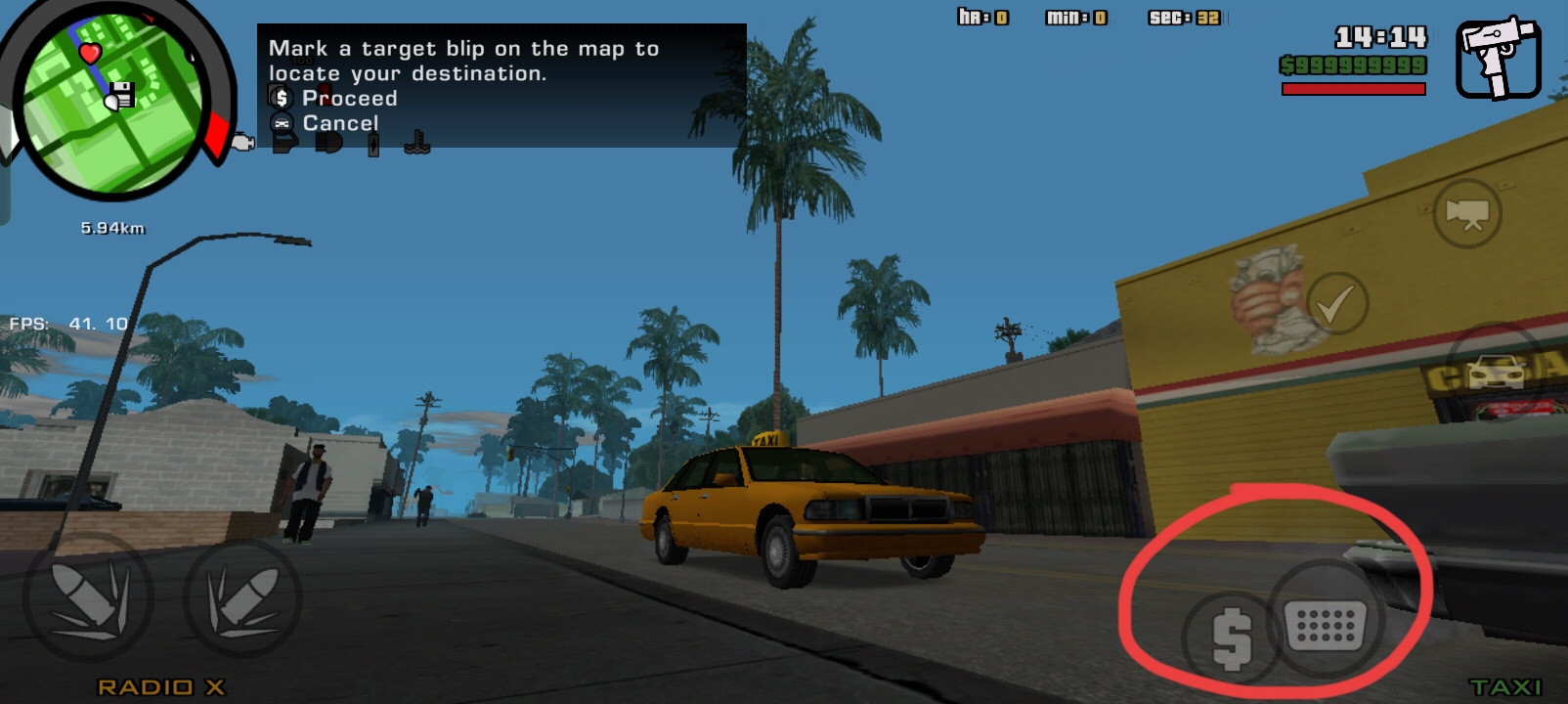Switch the camera view button
This screenshot has height=704, width=1568.
click(x=1466, y=213)
